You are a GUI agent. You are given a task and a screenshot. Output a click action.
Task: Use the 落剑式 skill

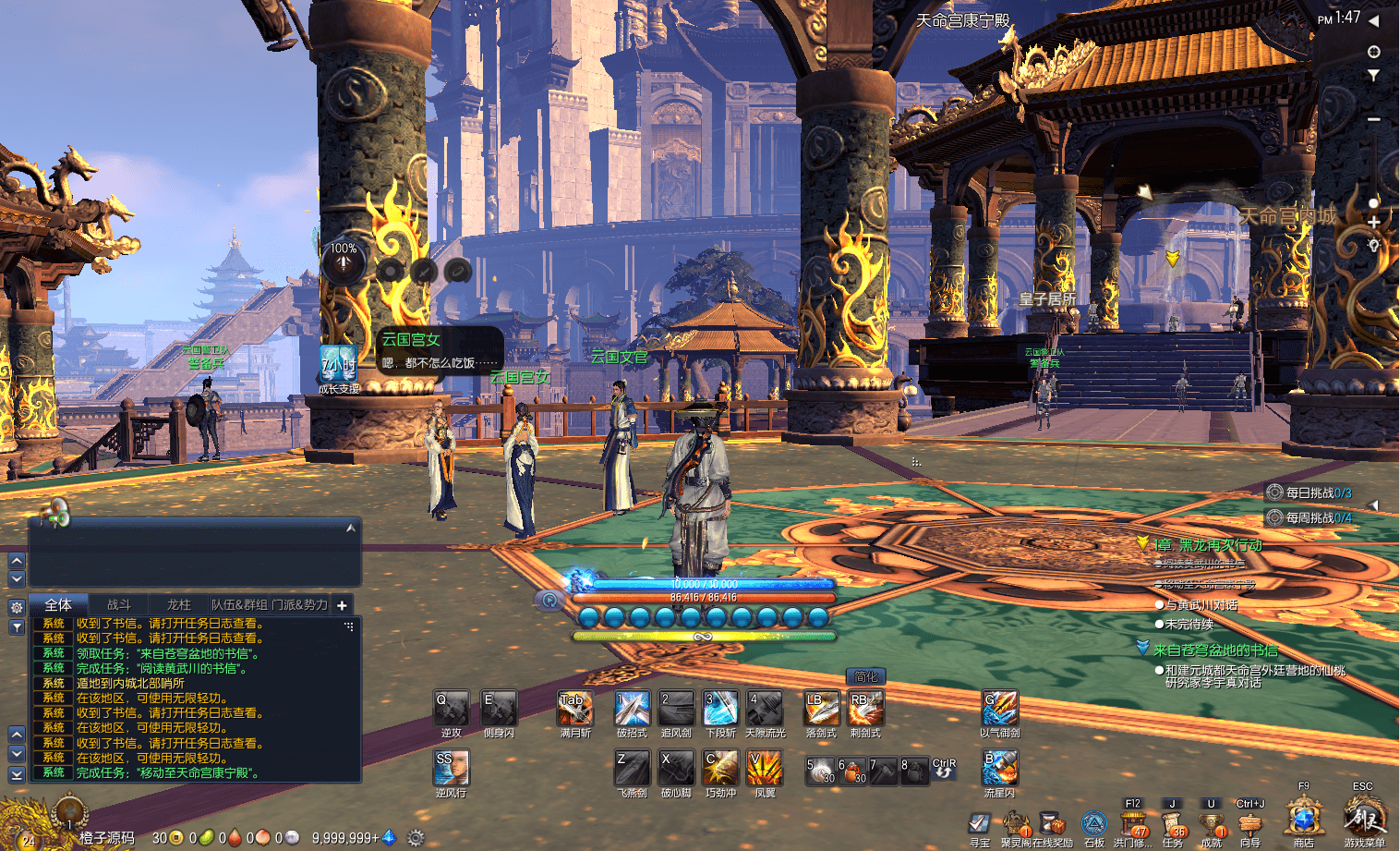821,709
